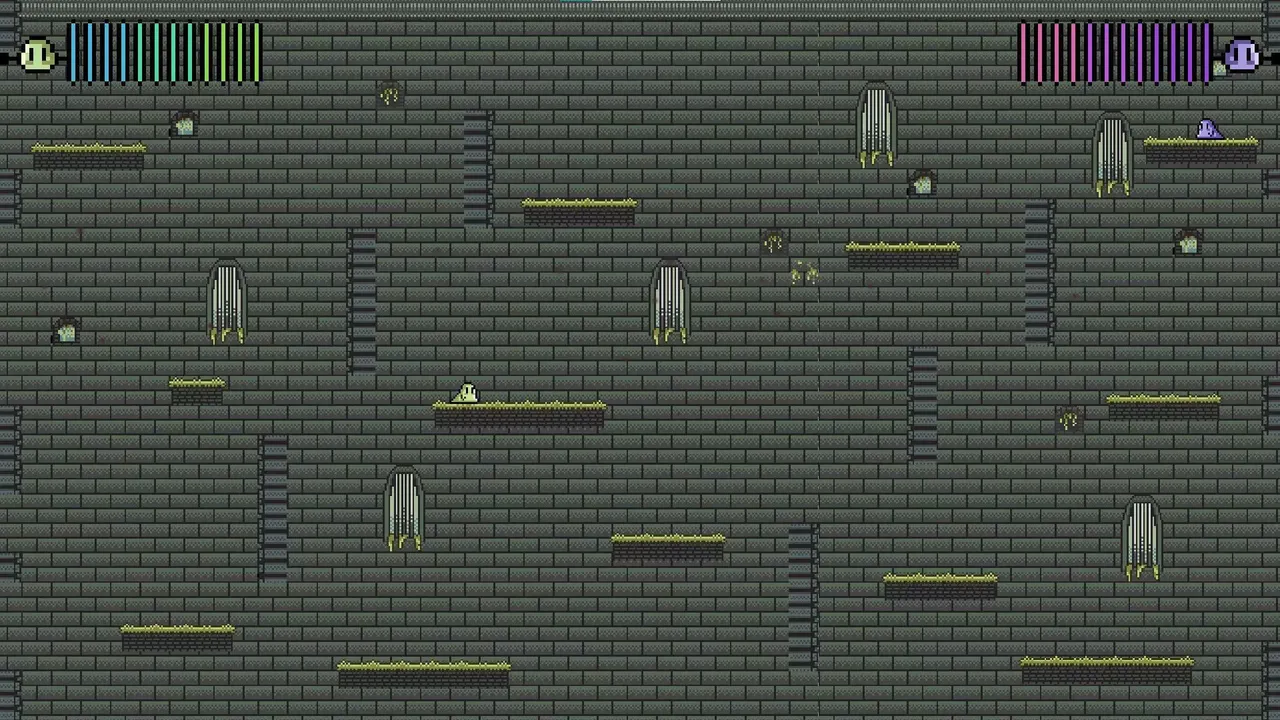Select the green slime avatar icon top-left
1280x720 pixels.
coord(37,55)
